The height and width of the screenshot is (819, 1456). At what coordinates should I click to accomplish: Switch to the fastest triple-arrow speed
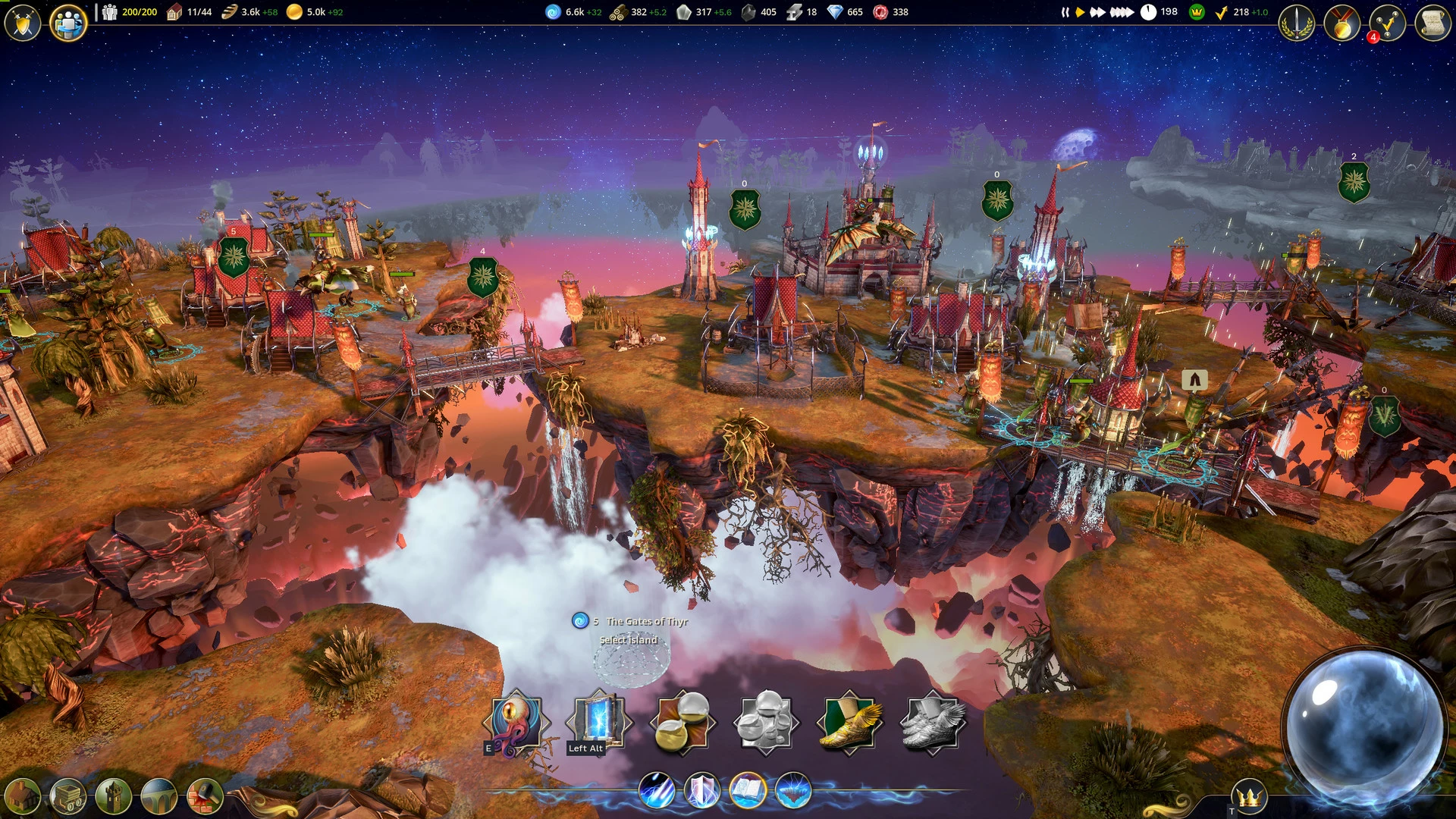click(1122, 12)
